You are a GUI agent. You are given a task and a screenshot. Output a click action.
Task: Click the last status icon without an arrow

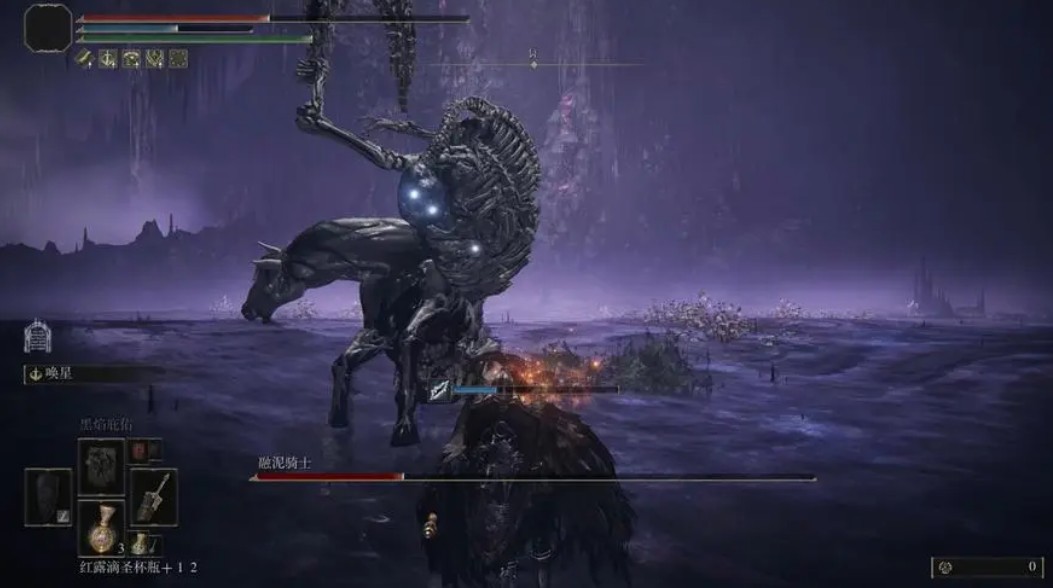pyautogui.click(x=178, y=59)
